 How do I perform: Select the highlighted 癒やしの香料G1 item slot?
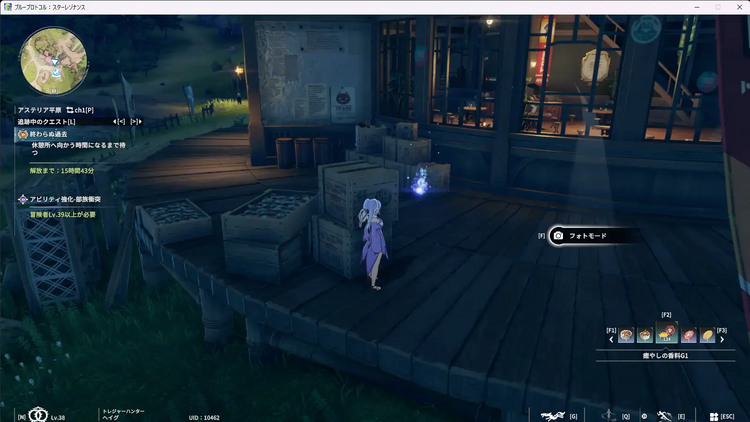[x=667, y=333]
